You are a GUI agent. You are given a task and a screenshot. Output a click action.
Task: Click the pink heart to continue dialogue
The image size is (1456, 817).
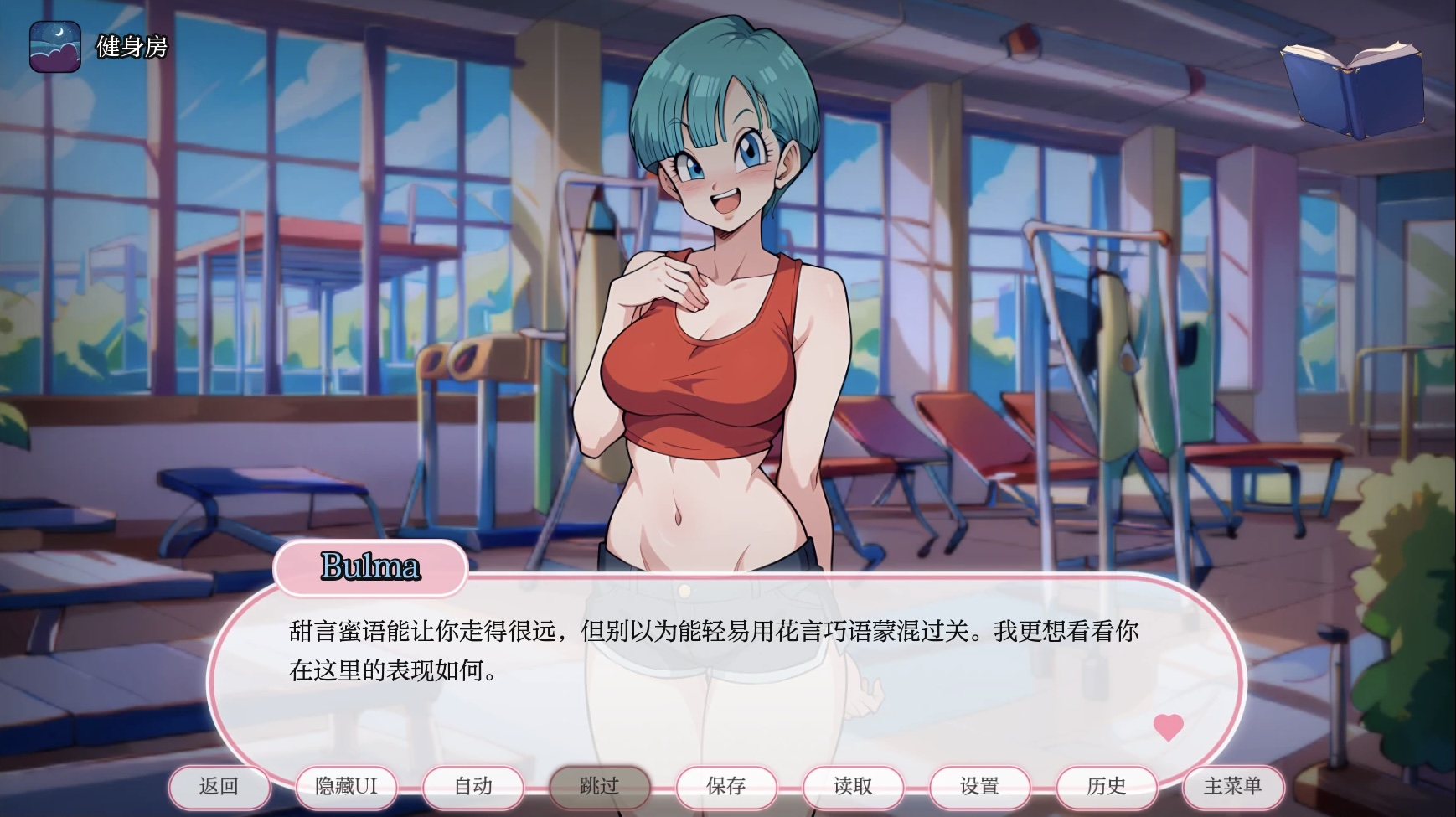tap(1168, 726)
